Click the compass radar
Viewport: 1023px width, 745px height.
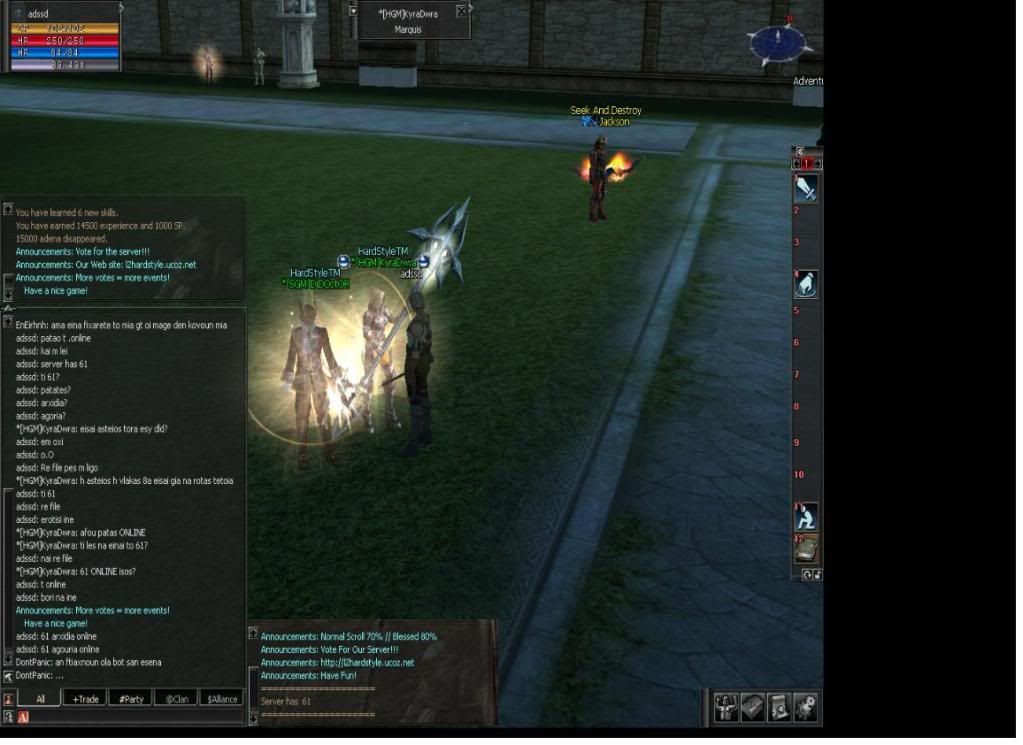pyautogui.click(x=778, y=43)
